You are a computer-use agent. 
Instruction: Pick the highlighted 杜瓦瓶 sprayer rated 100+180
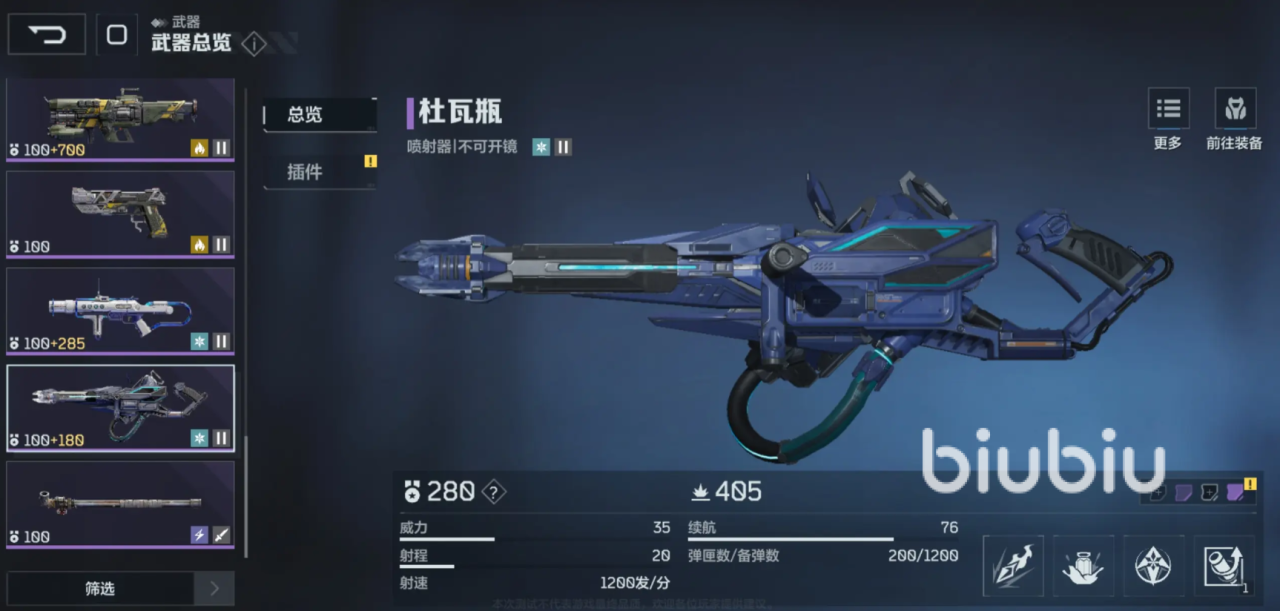pos(120,407)
